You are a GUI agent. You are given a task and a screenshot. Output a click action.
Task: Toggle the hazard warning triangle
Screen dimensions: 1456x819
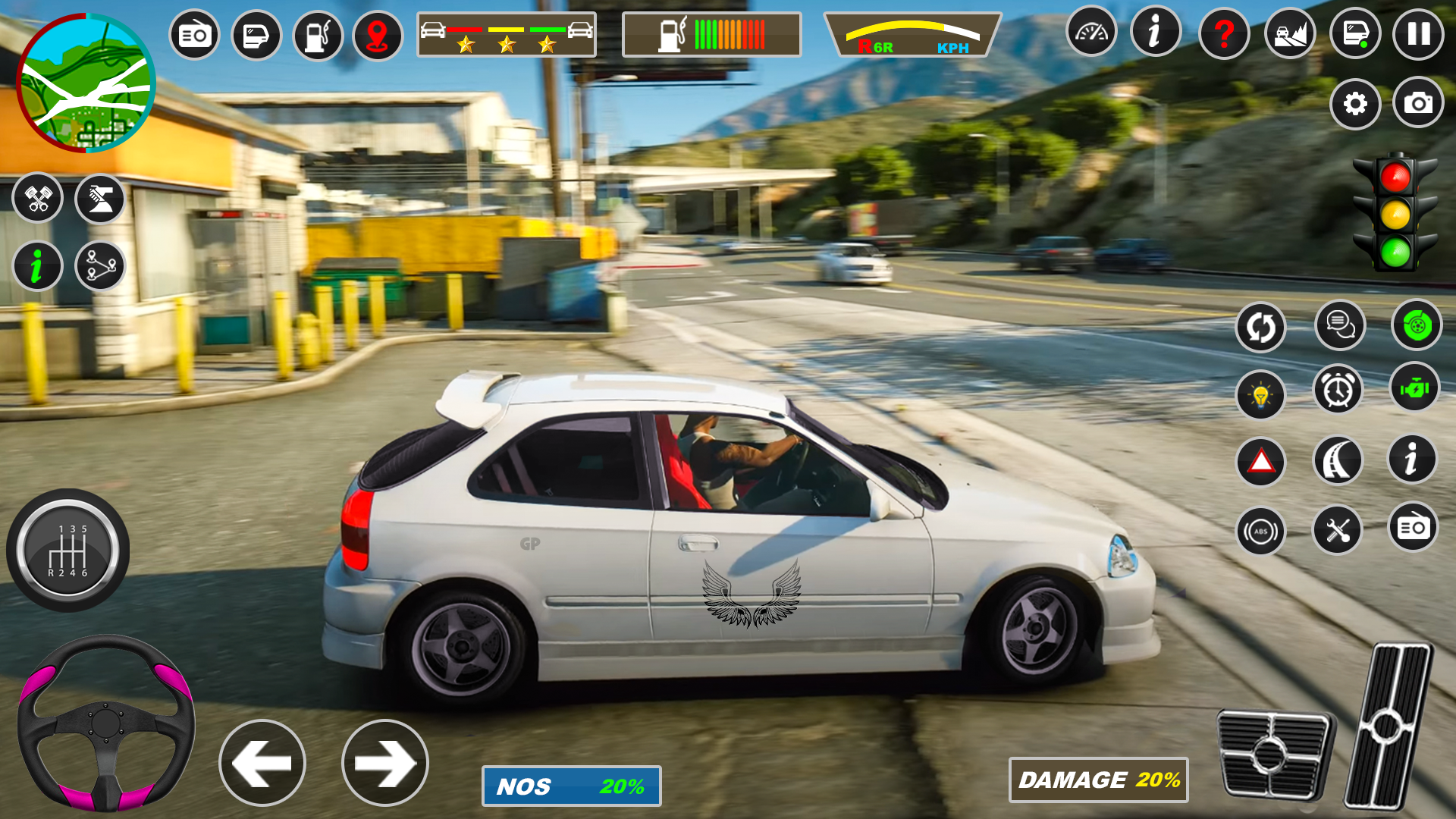click(x=1260, y=460)
